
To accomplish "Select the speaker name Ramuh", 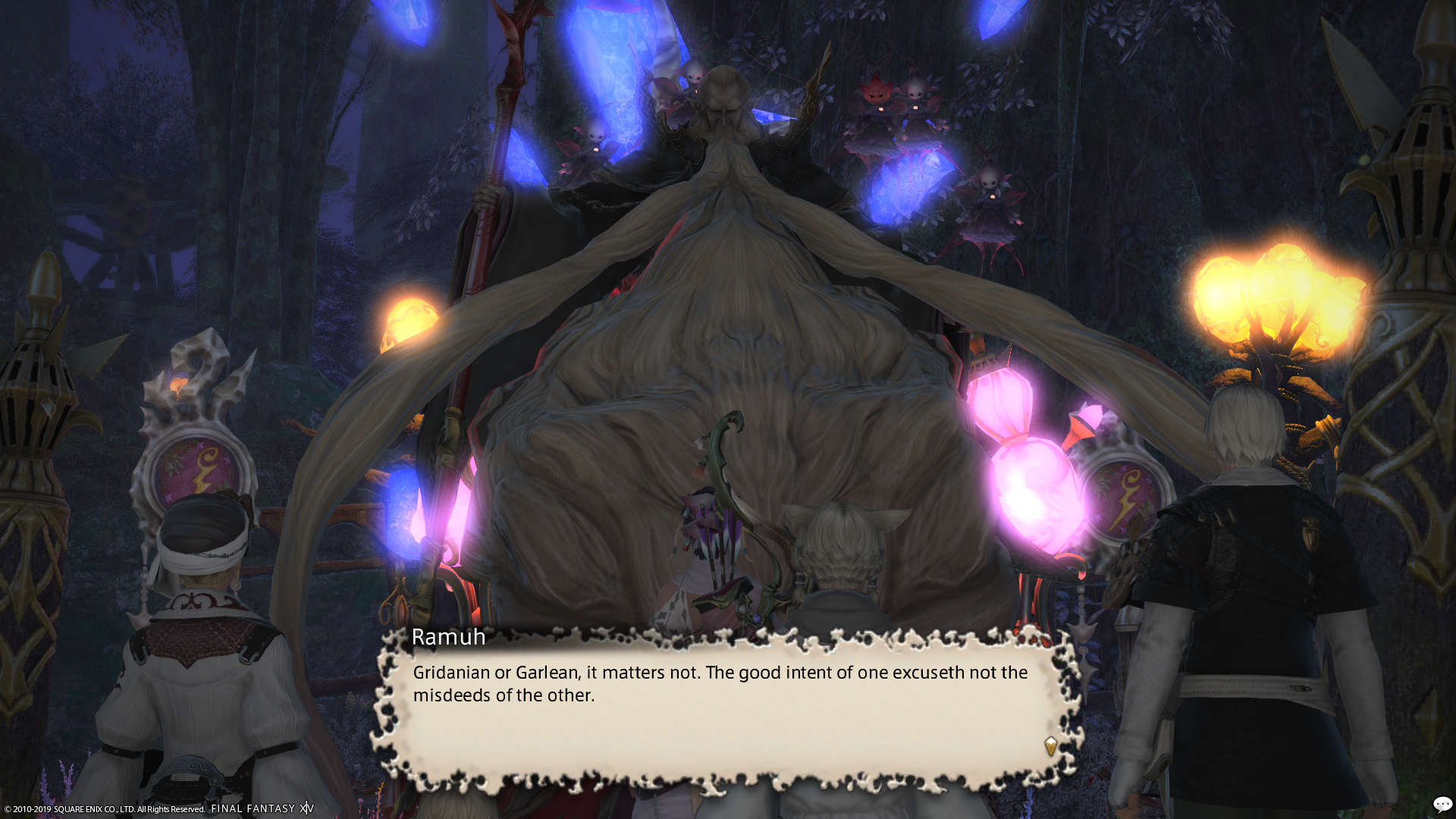I will 447,638.
